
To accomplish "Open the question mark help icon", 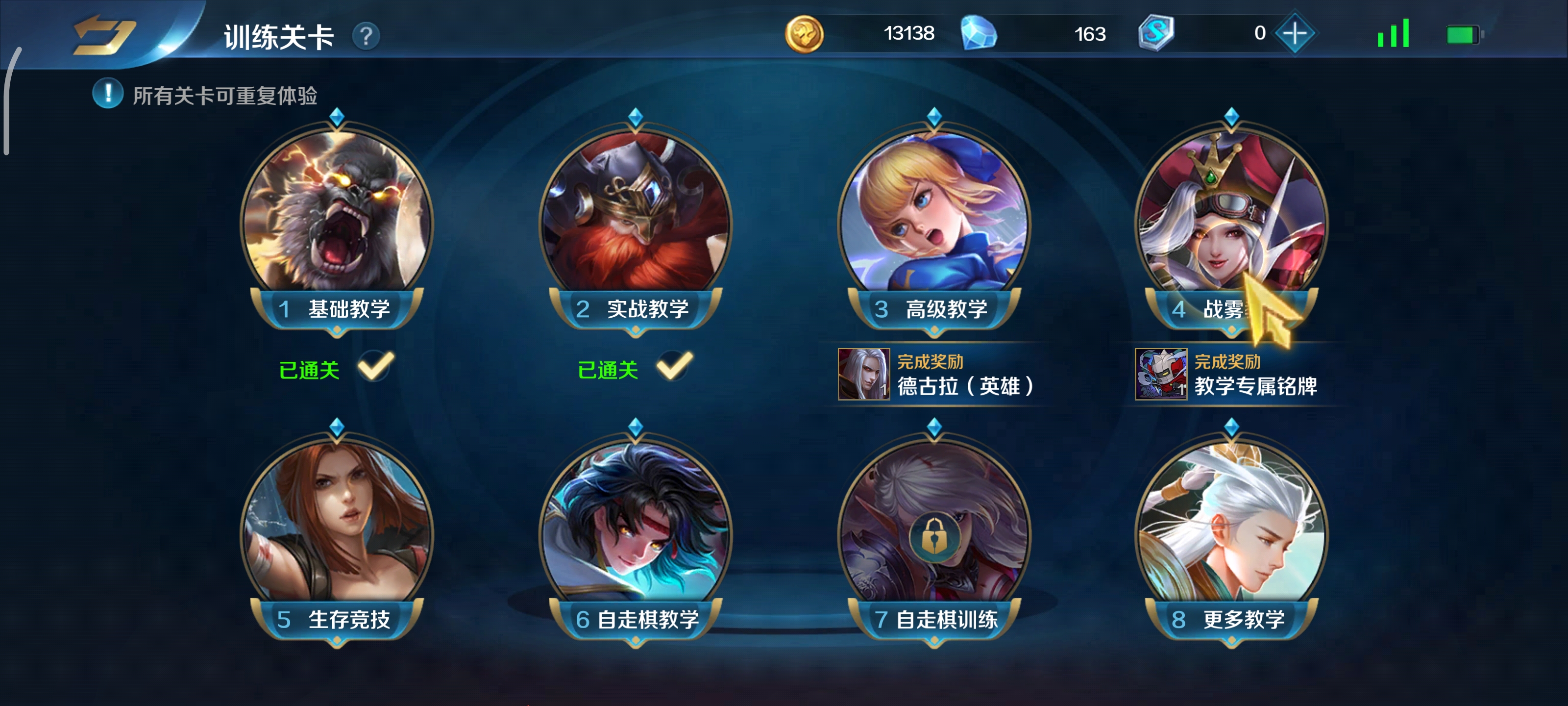I will point(366,37).
